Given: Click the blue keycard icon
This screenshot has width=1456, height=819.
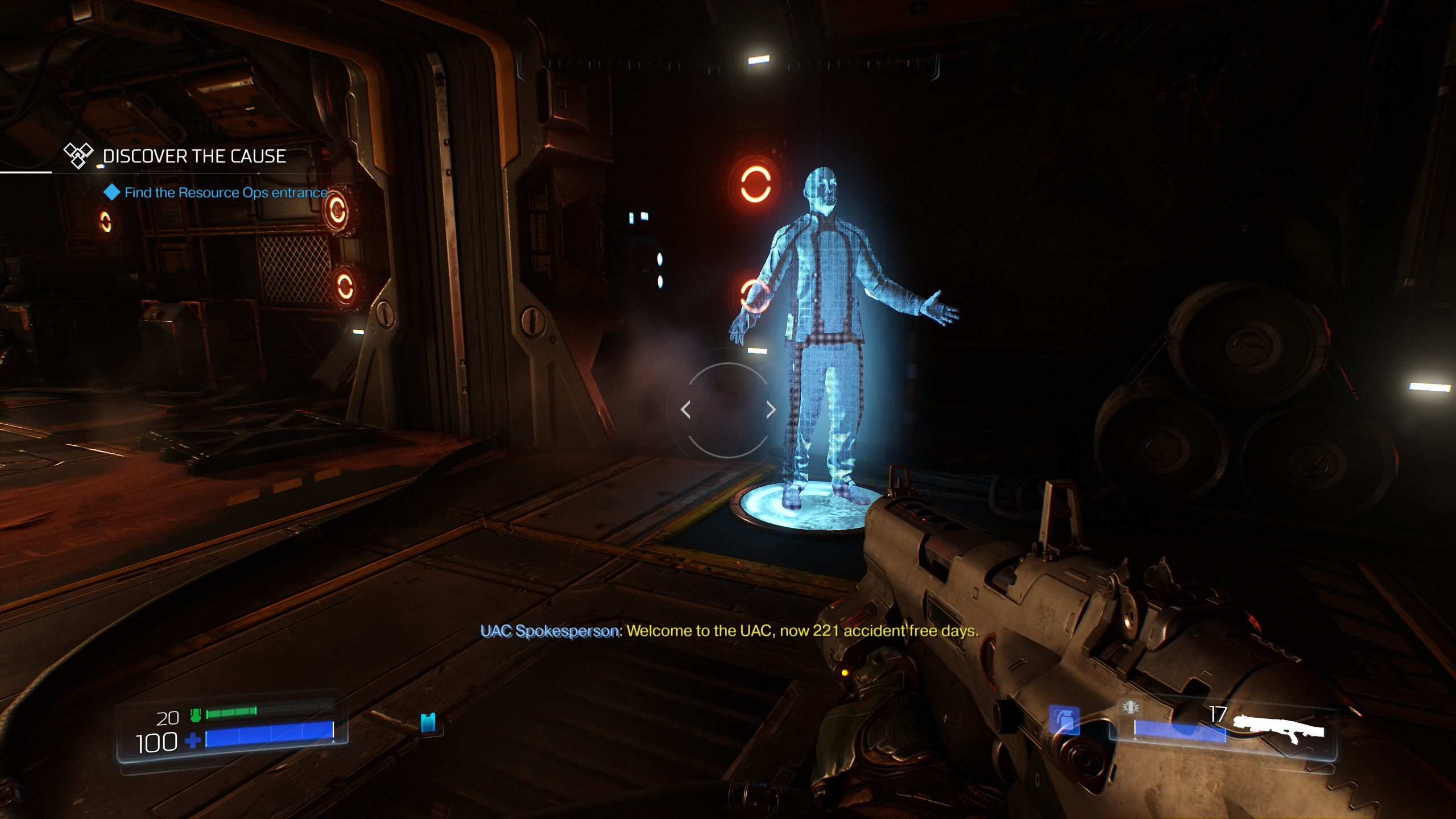Looking at the screenshot, I should [428, 722].
